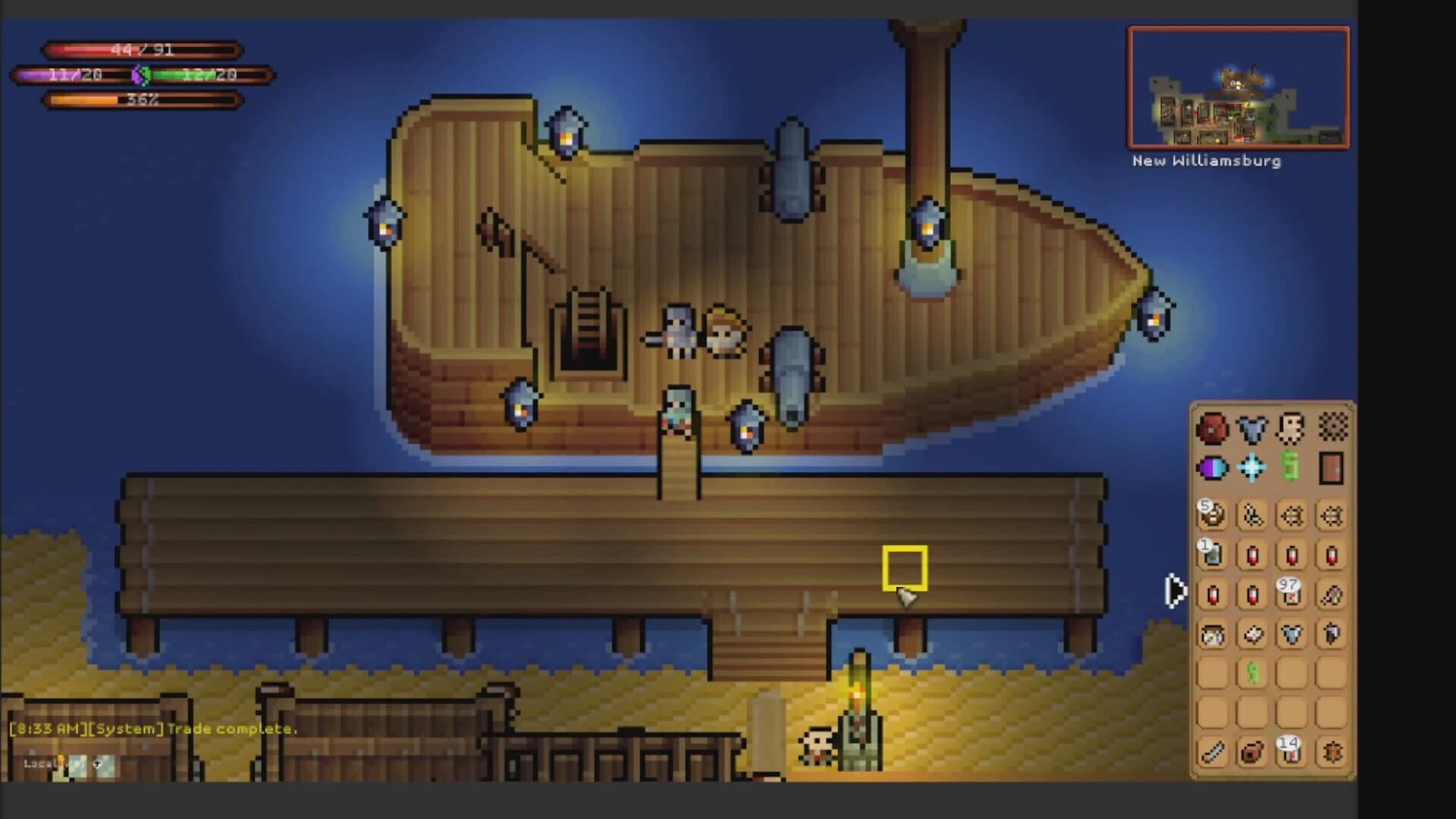Click the sword in the bottom inventory row

coord(1210,755)
